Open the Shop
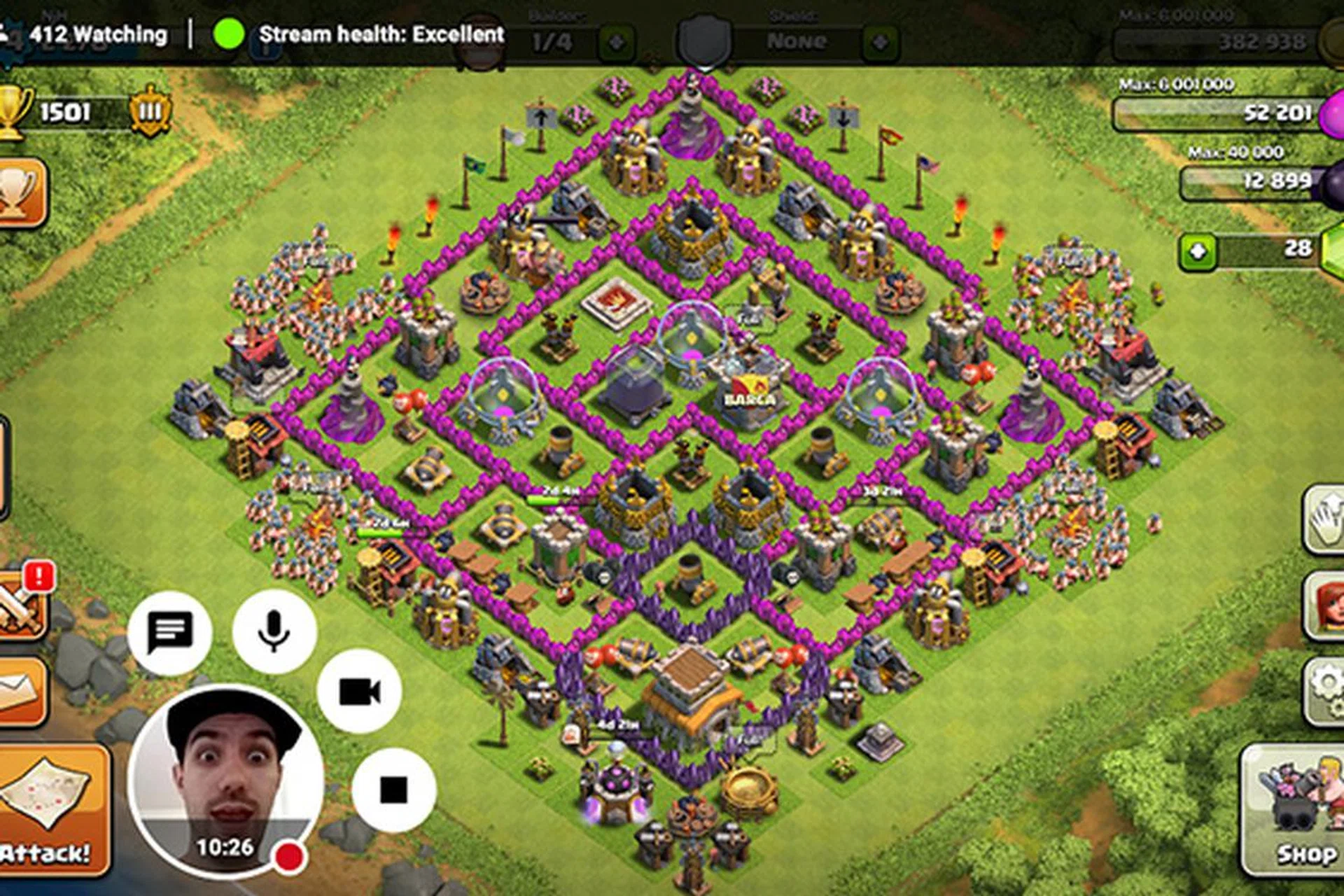 coord(1295,812)
